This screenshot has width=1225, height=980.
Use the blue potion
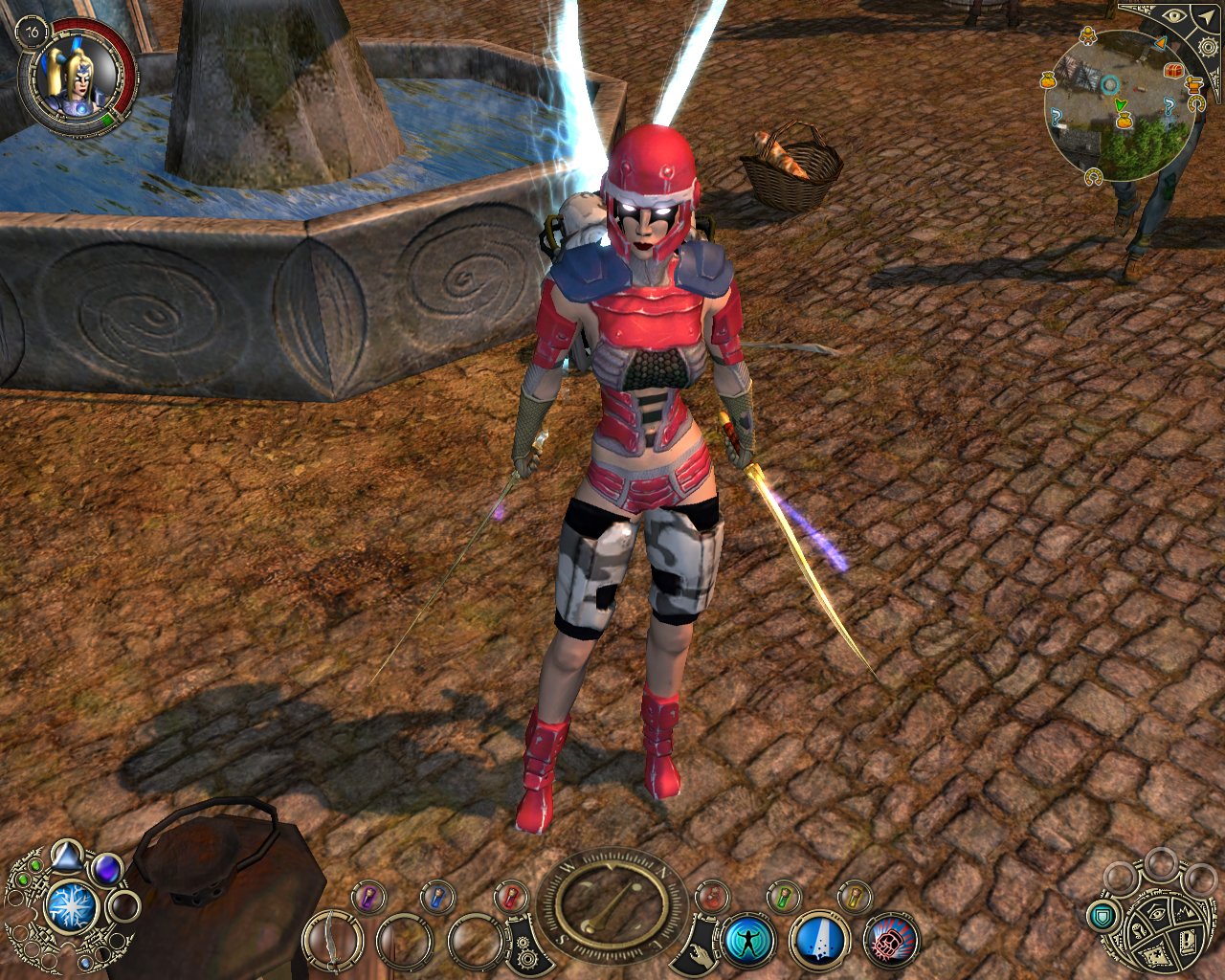click(x=437, y=897)
